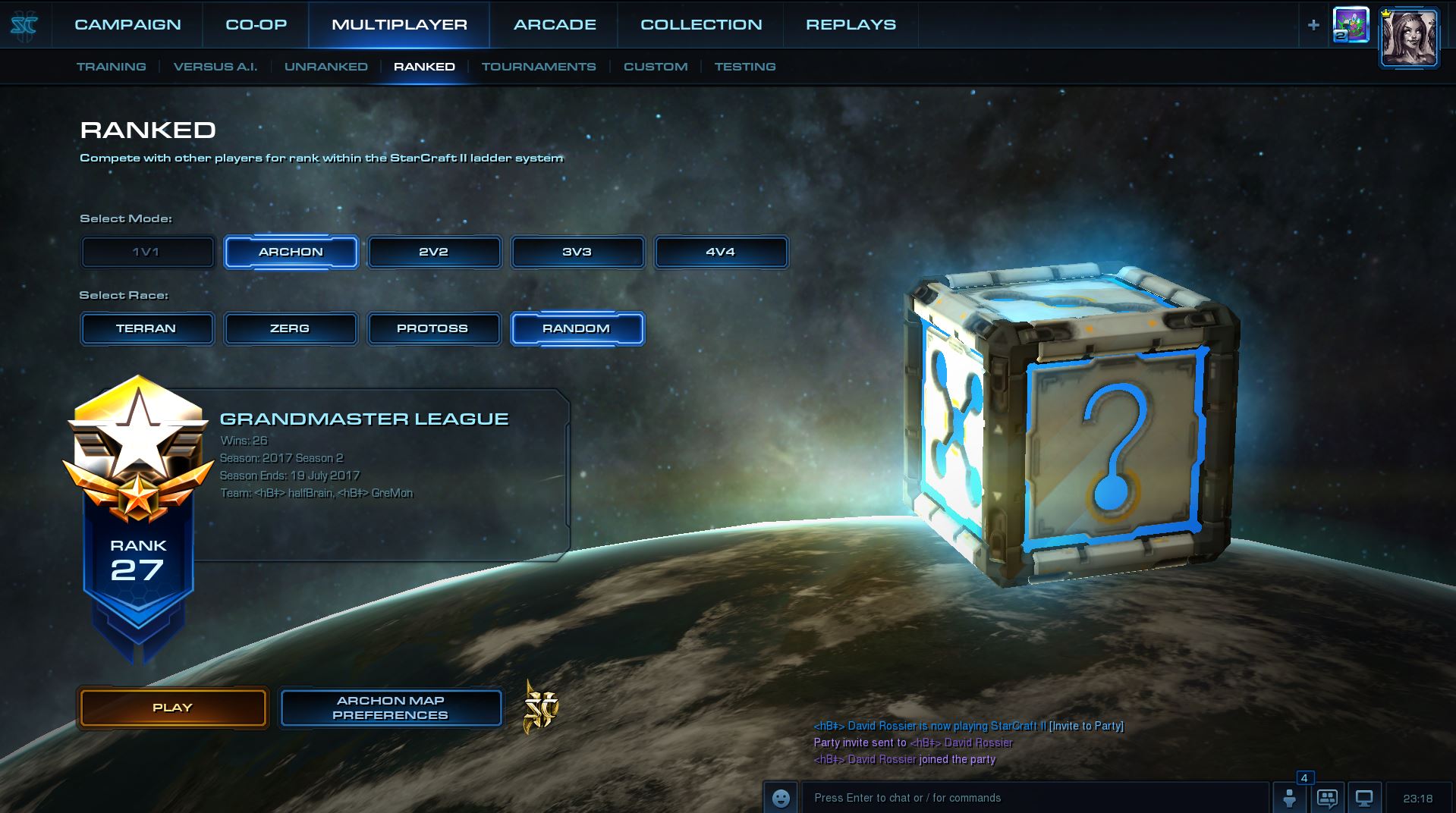Select the Unranked sub-tab
The height and width of the screenshot is (813, 1456).
325,67
